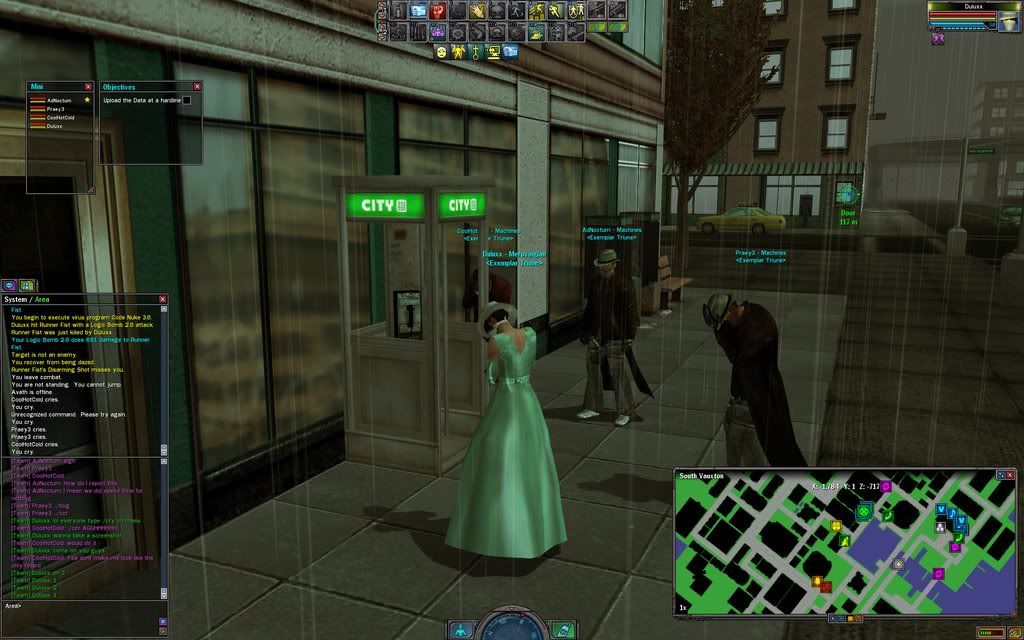Close the Objectives panel
1024x640 pixels.
pyautogui.click(x=197, y=87)
